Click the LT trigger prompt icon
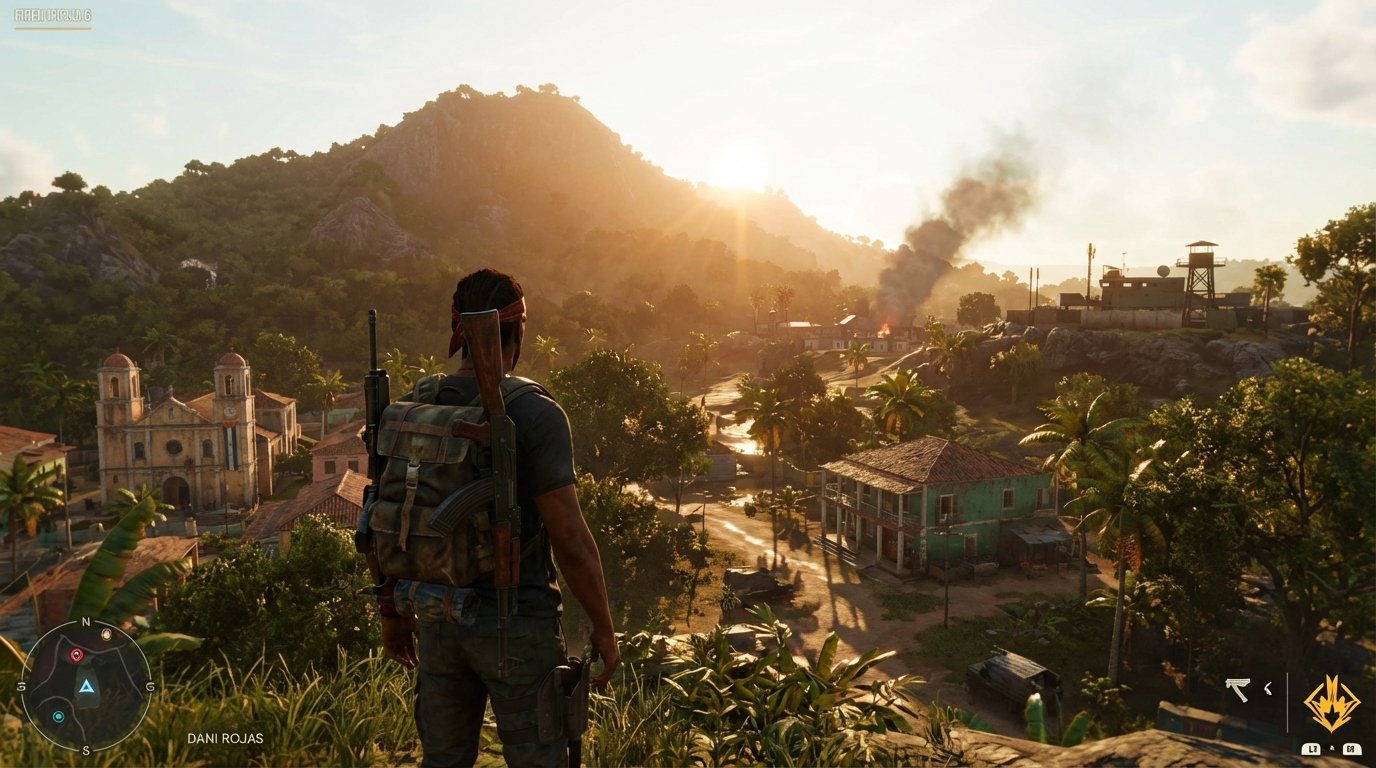 coord(1312,749)
